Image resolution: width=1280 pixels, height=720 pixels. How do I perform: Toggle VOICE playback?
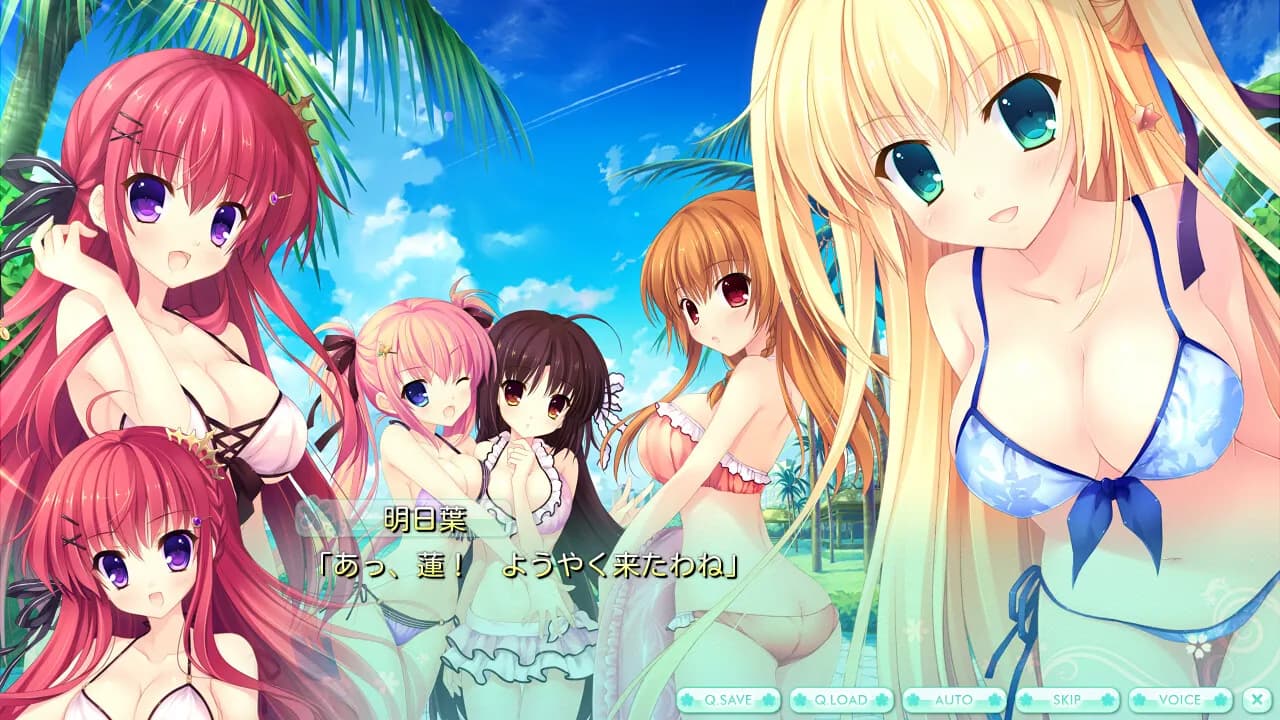[x=1180, y=700]
